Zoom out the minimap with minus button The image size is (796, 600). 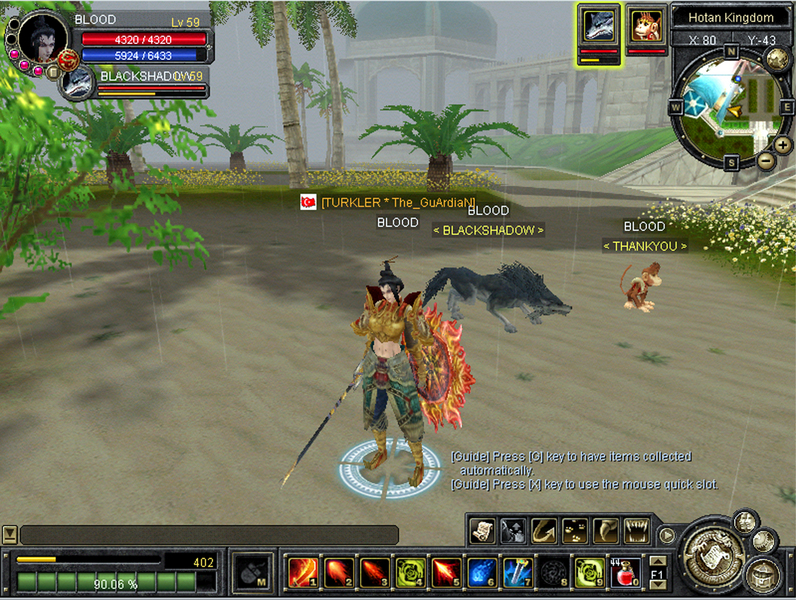pyautogui.click(x=765, y=160)
